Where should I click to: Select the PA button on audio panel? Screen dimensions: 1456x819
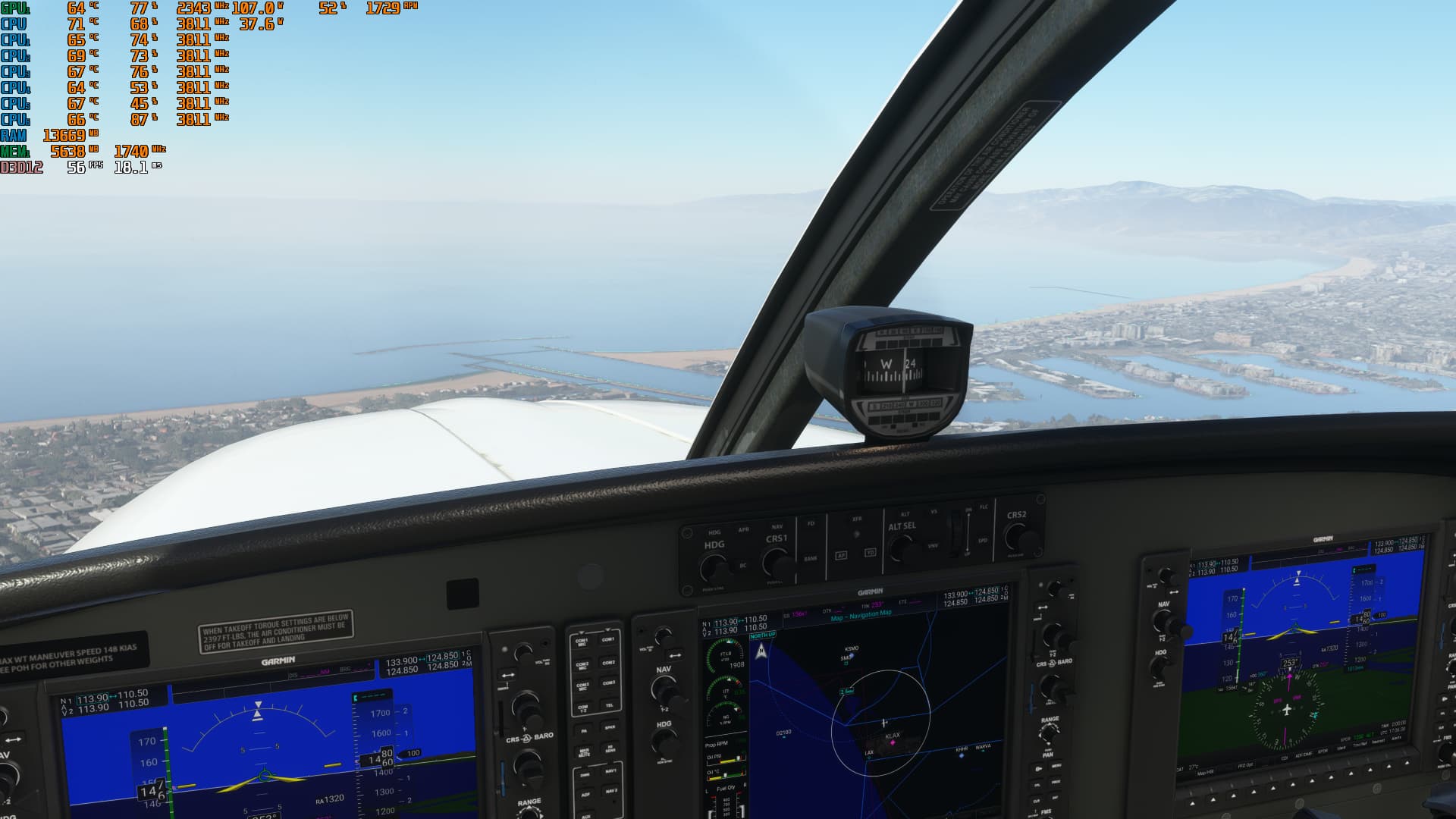coord(583,731)
